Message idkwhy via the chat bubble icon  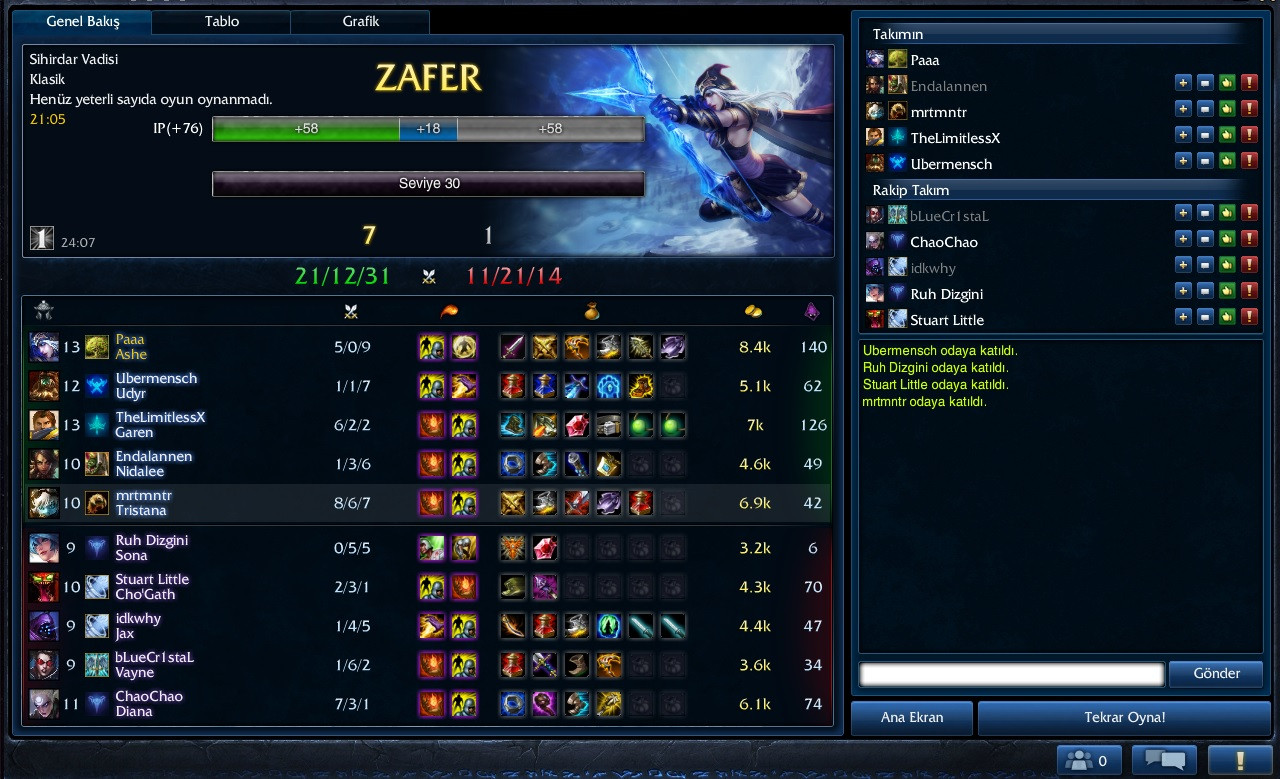tap(1205, 265)
